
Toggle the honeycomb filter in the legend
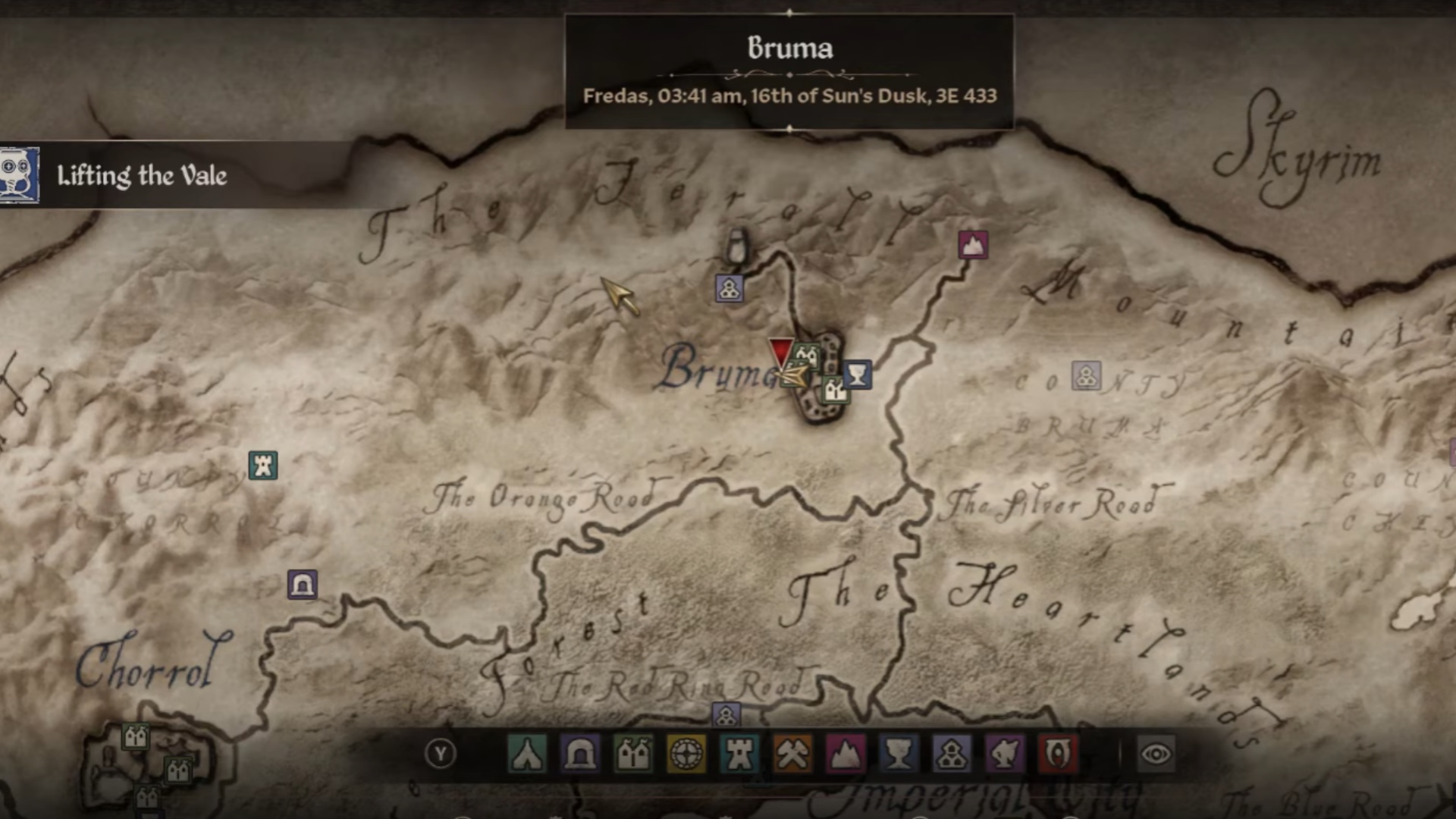tap(952, 754)
